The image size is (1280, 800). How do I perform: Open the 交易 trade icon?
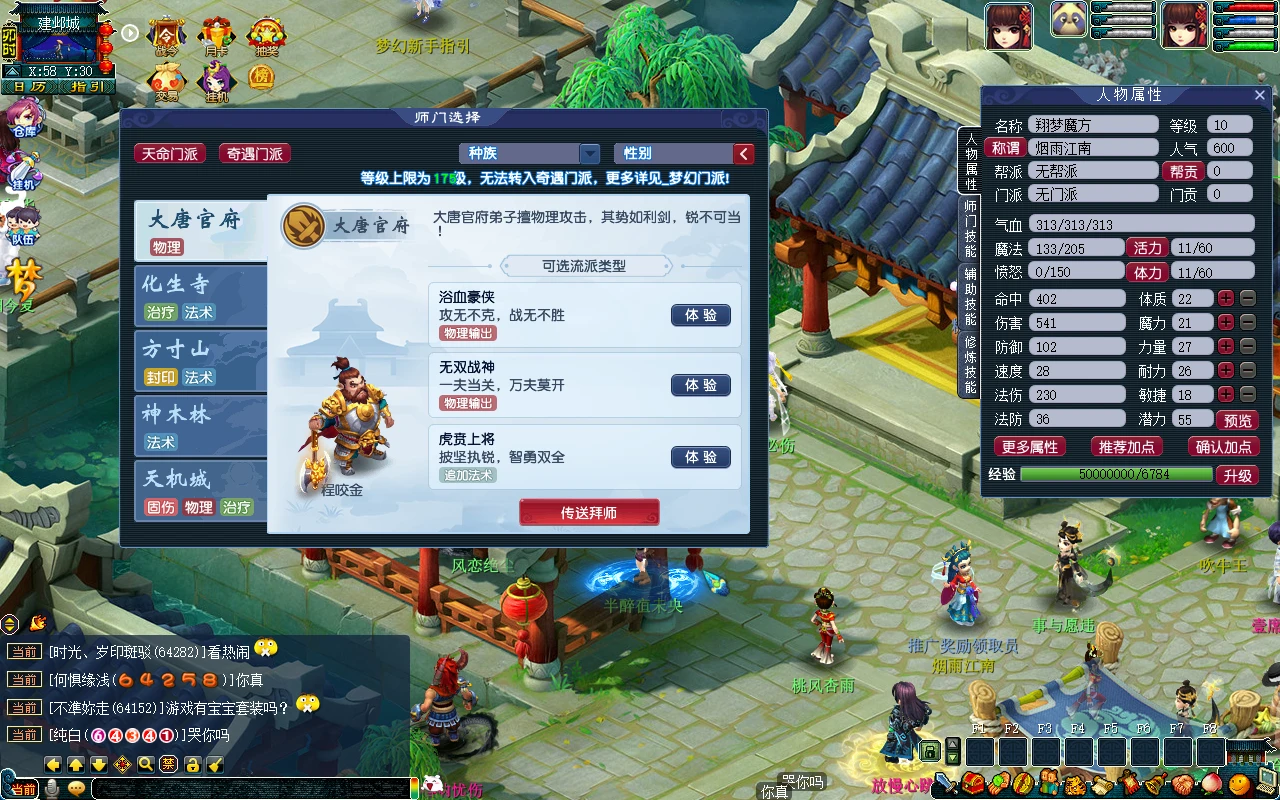tap(166, 78)
